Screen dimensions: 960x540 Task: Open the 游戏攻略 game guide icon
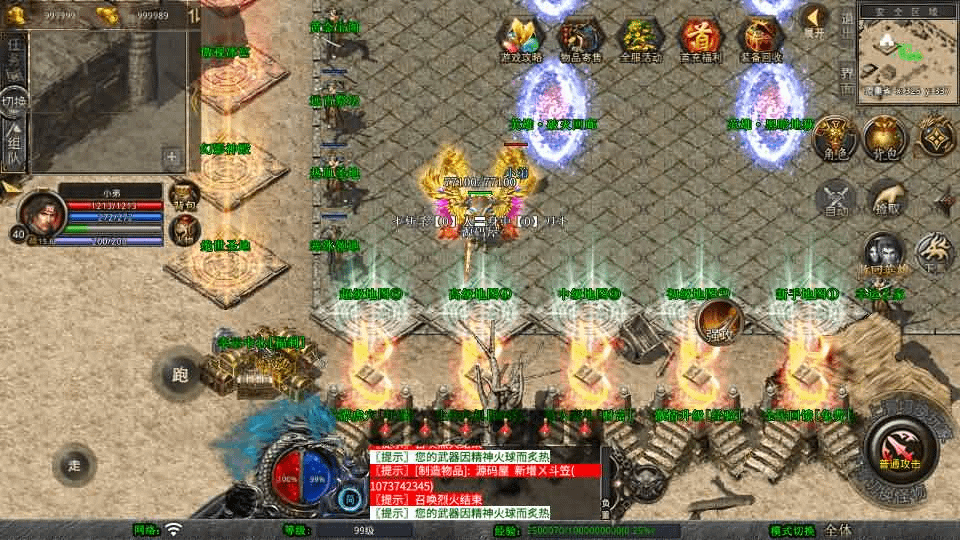[x=522, y=39]
